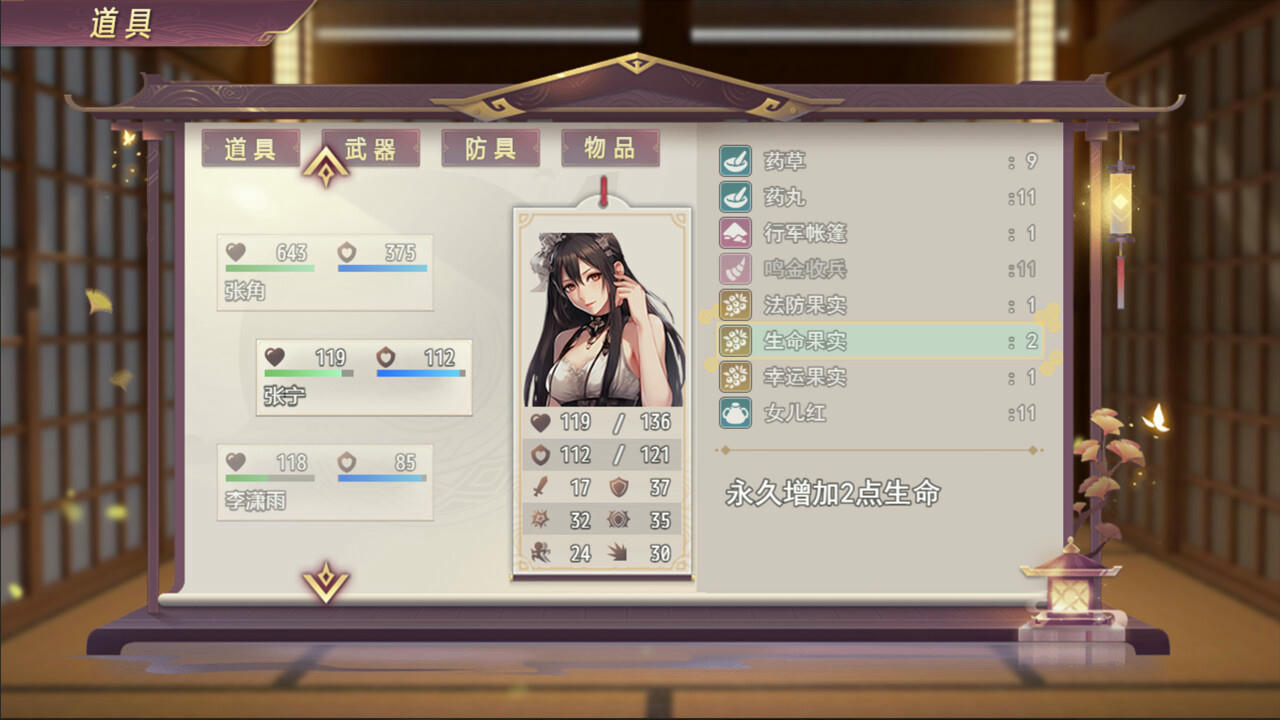Image resolution: width=1280 pixels, height=720 pixels.
Task: Click the herb icon next to 药草
Action: [x=734, y=161]
